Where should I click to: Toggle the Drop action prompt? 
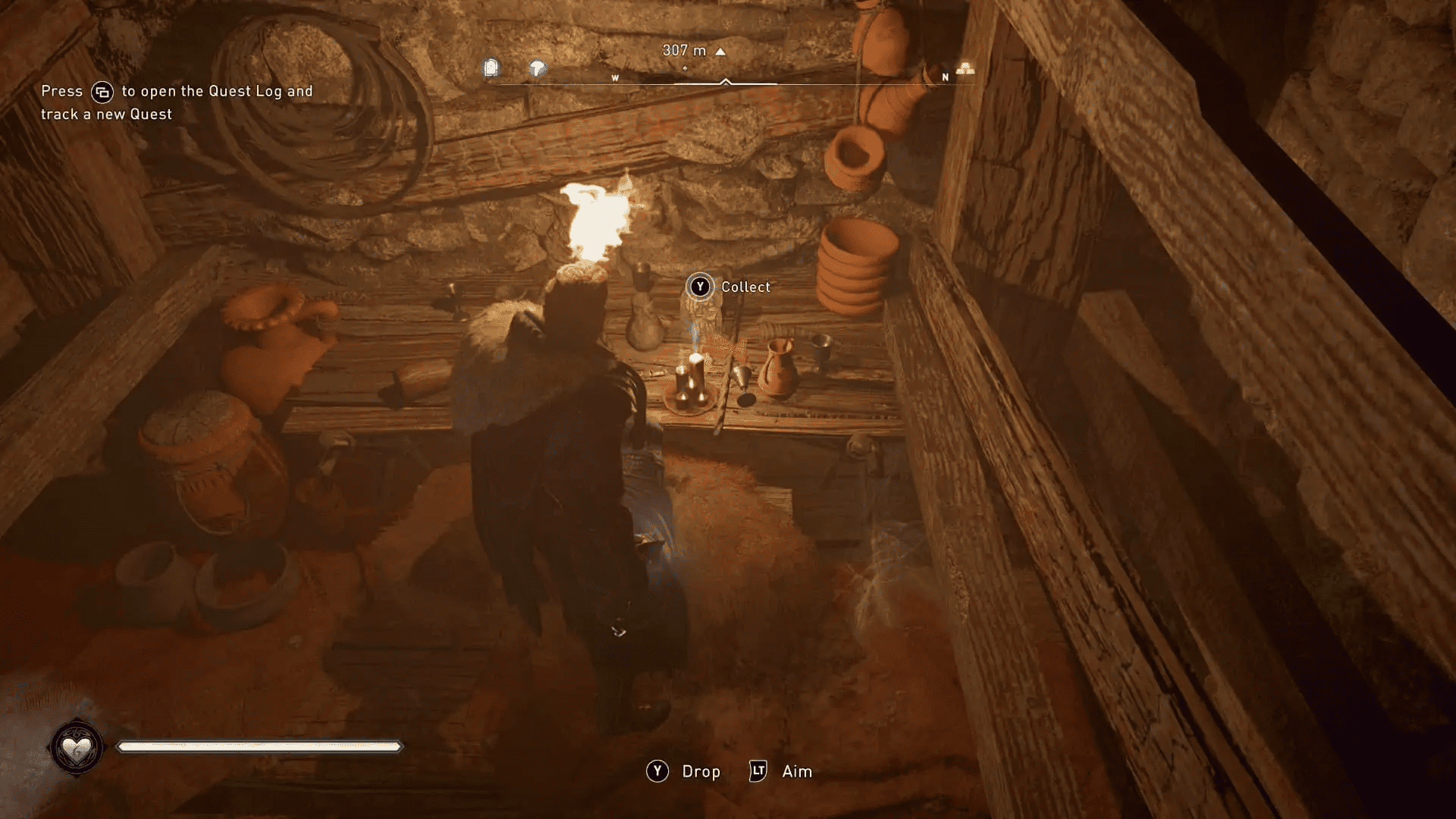700,771
